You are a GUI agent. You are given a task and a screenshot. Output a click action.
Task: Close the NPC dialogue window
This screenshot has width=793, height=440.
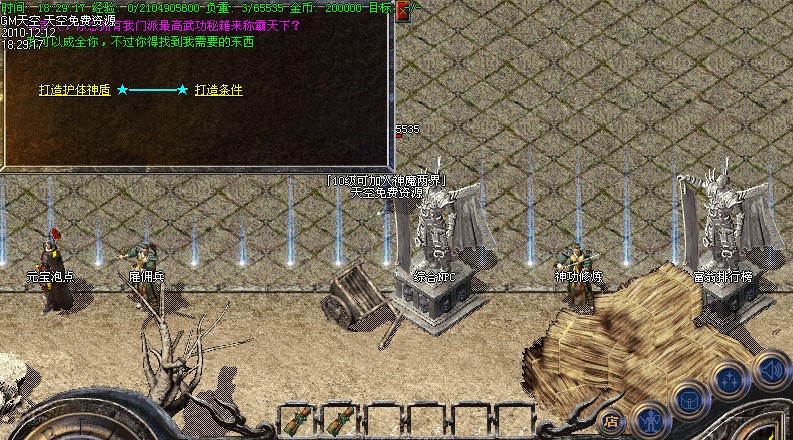point(403,11)
